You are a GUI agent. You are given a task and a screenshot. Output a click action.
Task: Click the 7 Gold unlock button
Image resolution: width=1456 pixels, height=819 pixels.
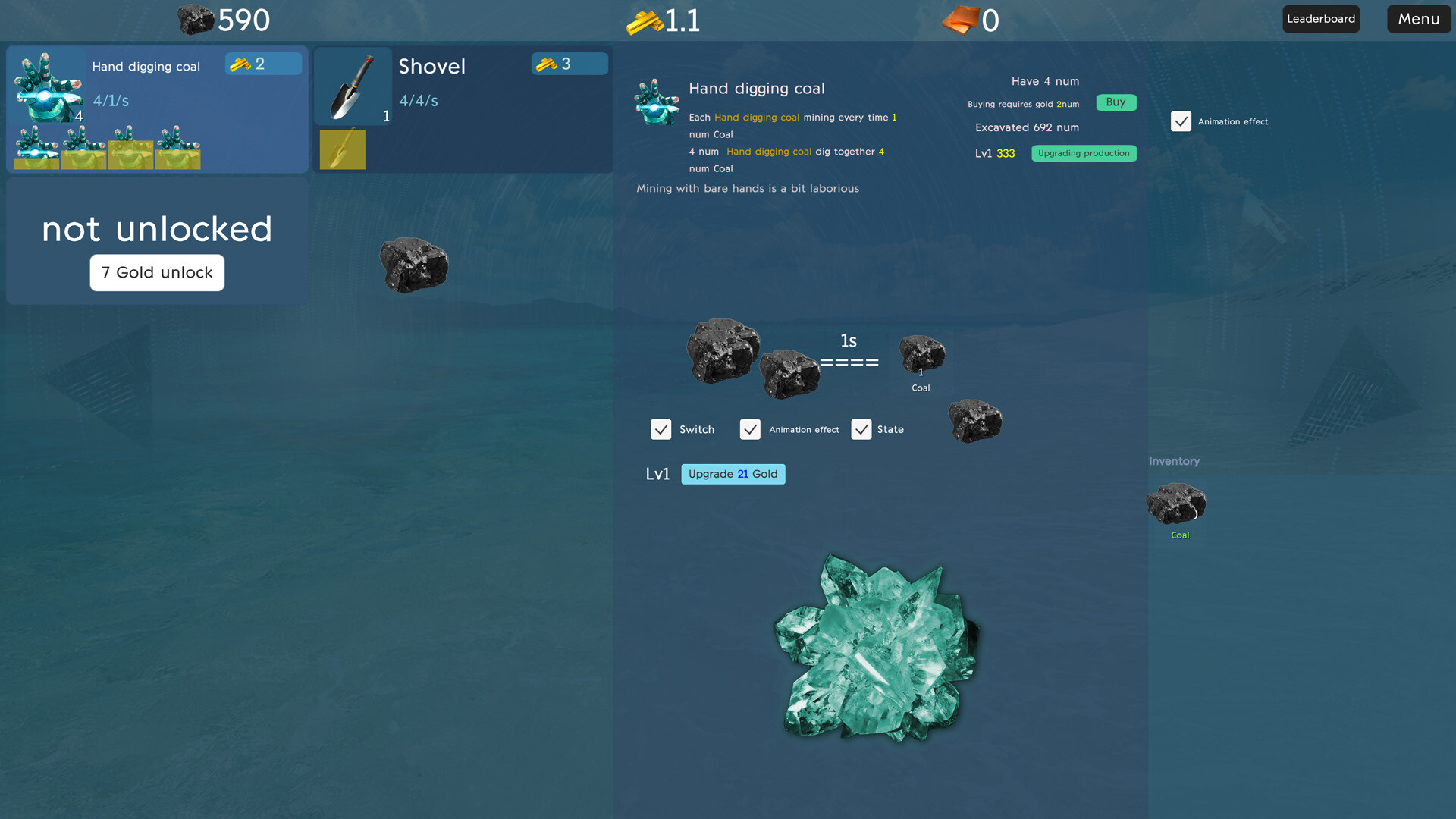coord(157,272)
